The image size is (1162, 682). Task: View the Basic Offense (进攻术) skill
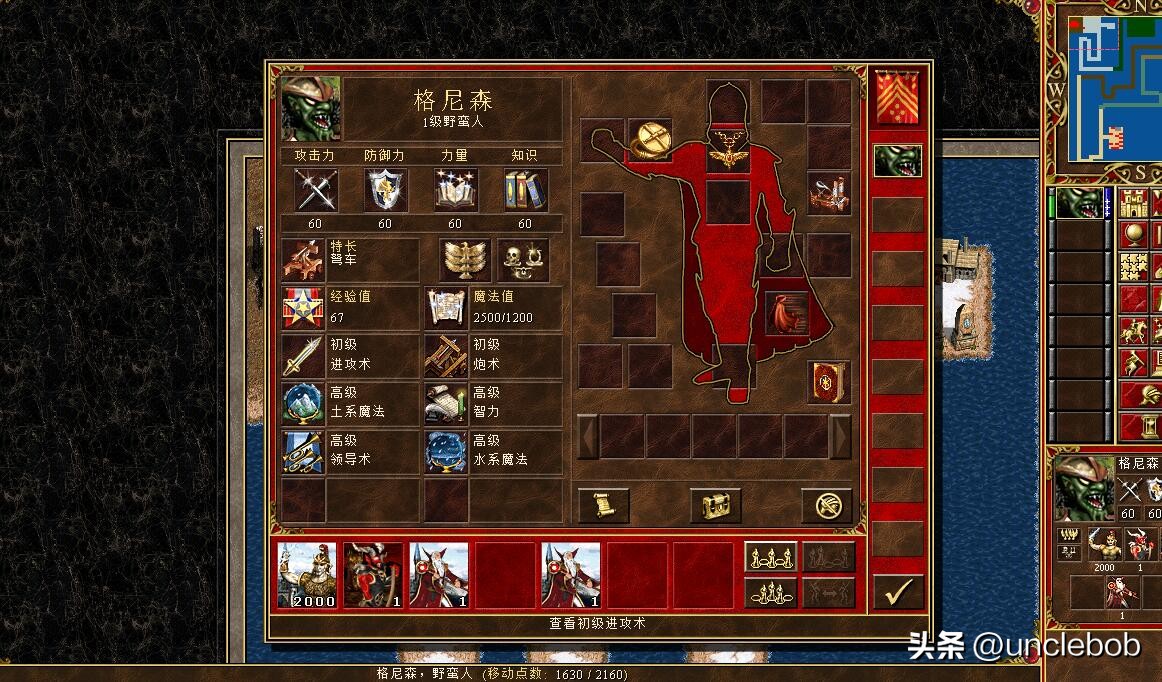click(302, 355)
